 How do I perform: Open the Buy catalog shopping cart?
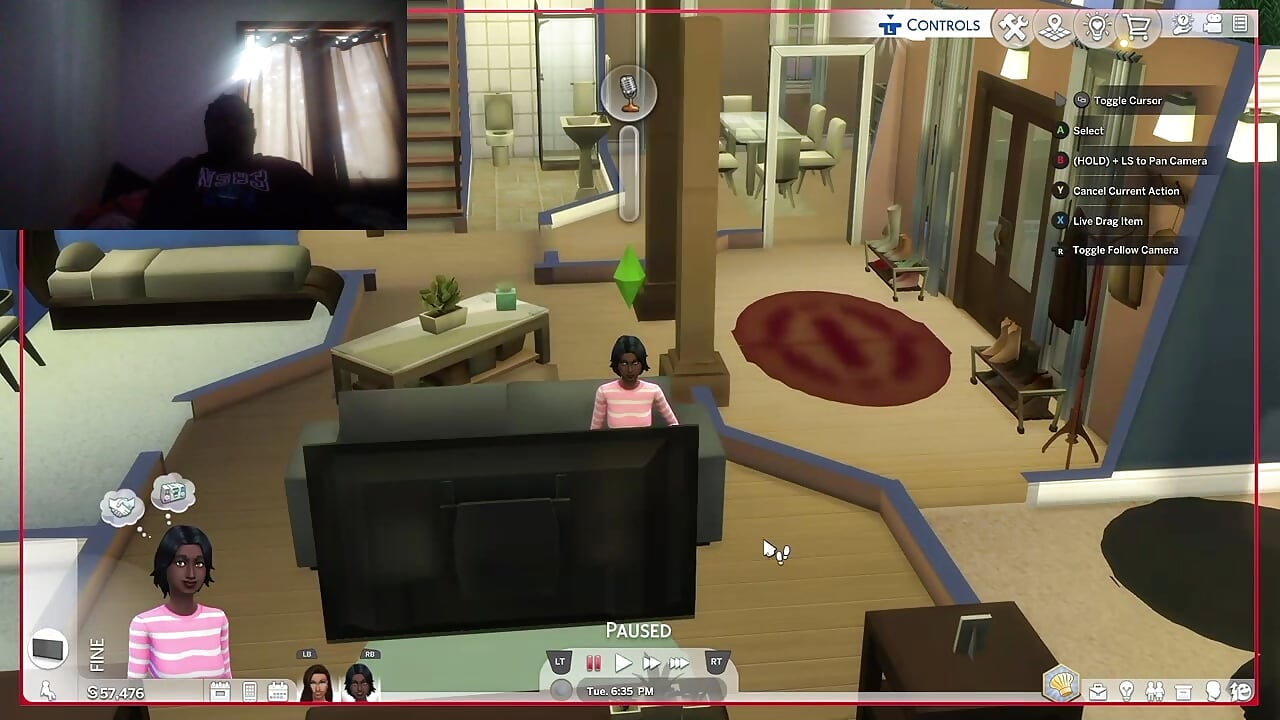click(1139, 27)
